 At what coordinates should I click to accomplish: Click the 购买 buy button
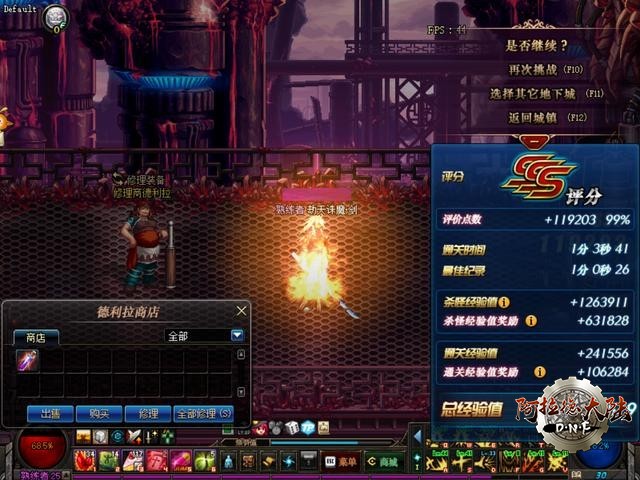98,413
